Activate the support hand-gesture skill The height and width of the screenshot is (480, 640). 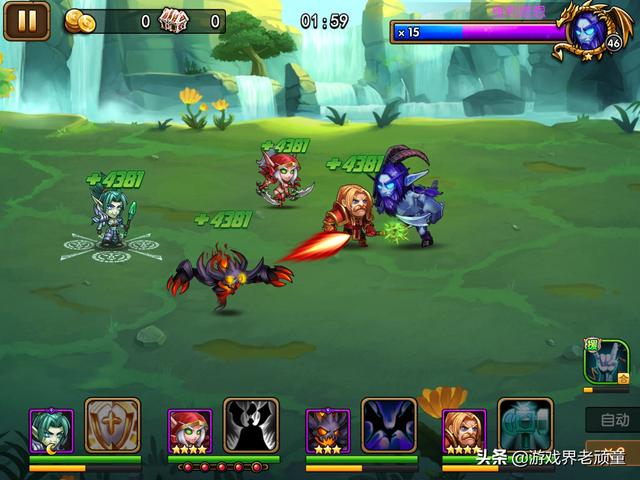point(606,362)
